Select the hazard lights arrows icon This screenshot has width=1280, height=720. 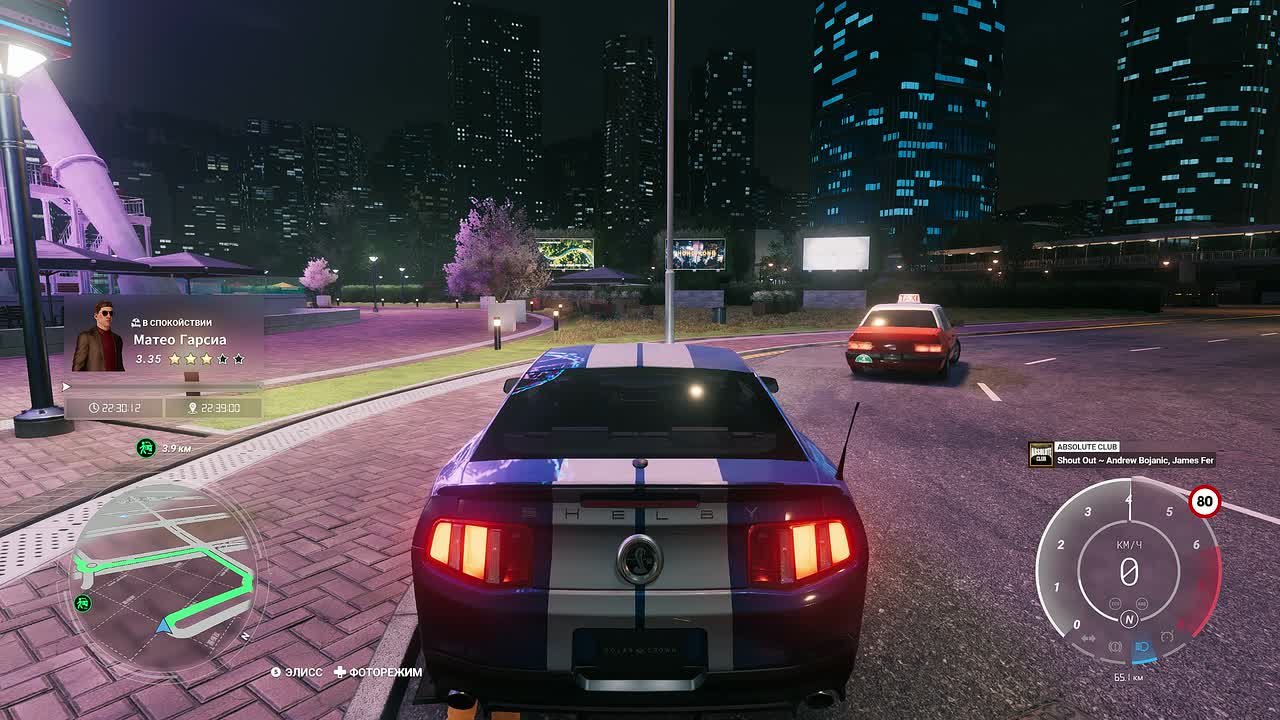click(x=1087, y=637)
